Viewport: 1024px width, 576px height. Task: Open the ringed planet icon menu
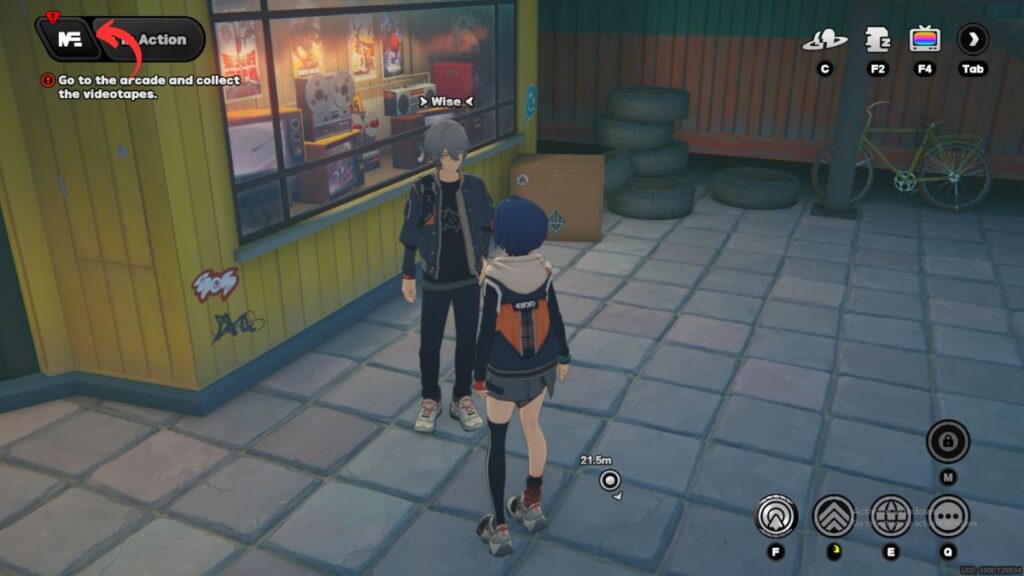824,40
